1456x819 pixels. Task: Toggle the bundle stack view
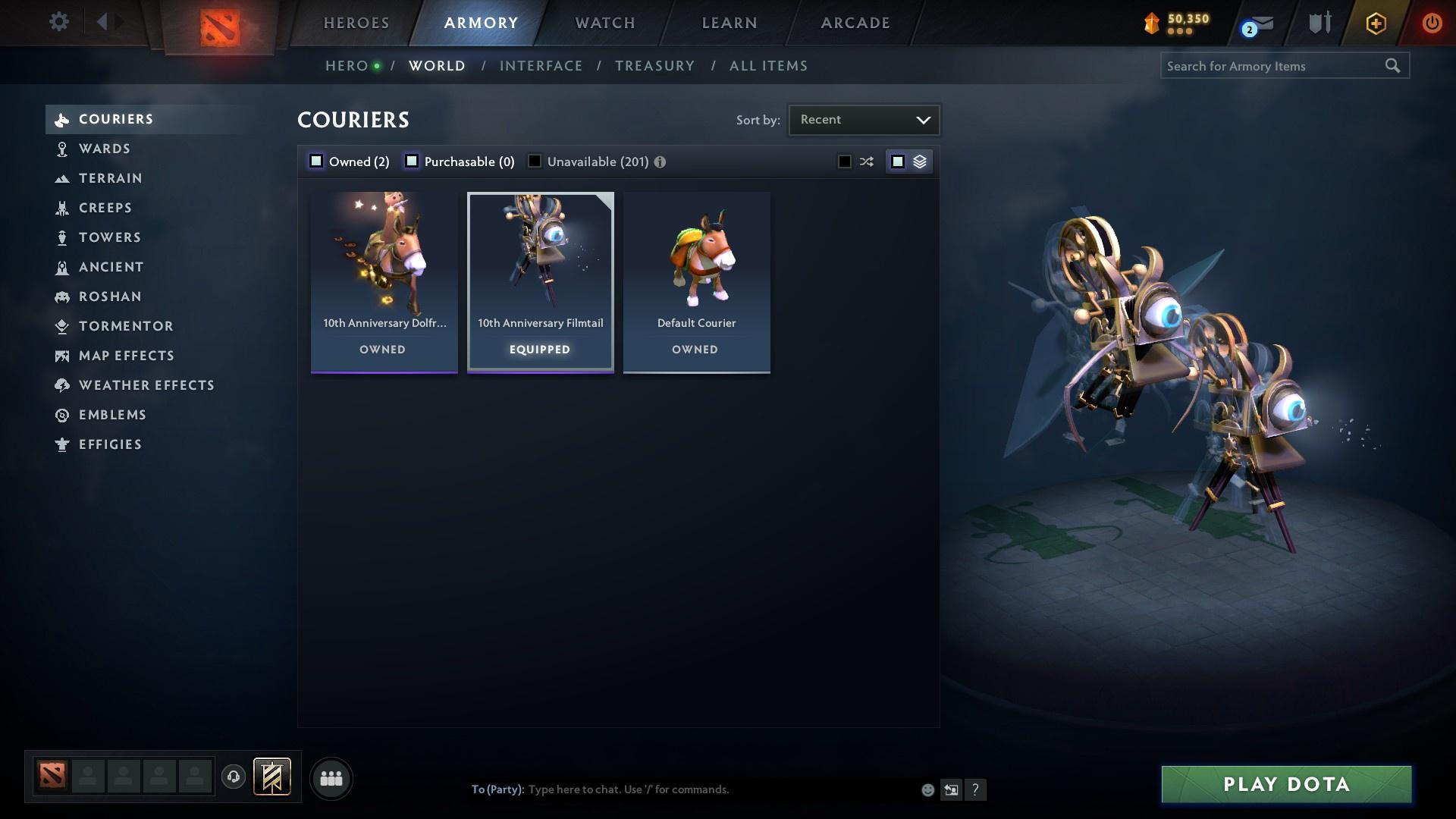[919, 161]
